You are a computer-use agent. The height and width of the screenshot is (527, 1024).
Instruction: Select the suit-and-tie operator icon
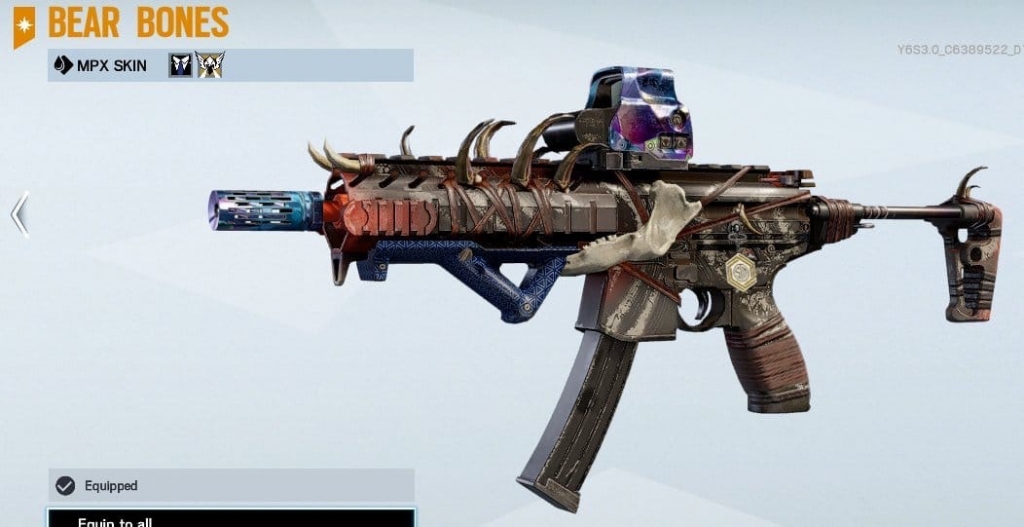point(180,66)
